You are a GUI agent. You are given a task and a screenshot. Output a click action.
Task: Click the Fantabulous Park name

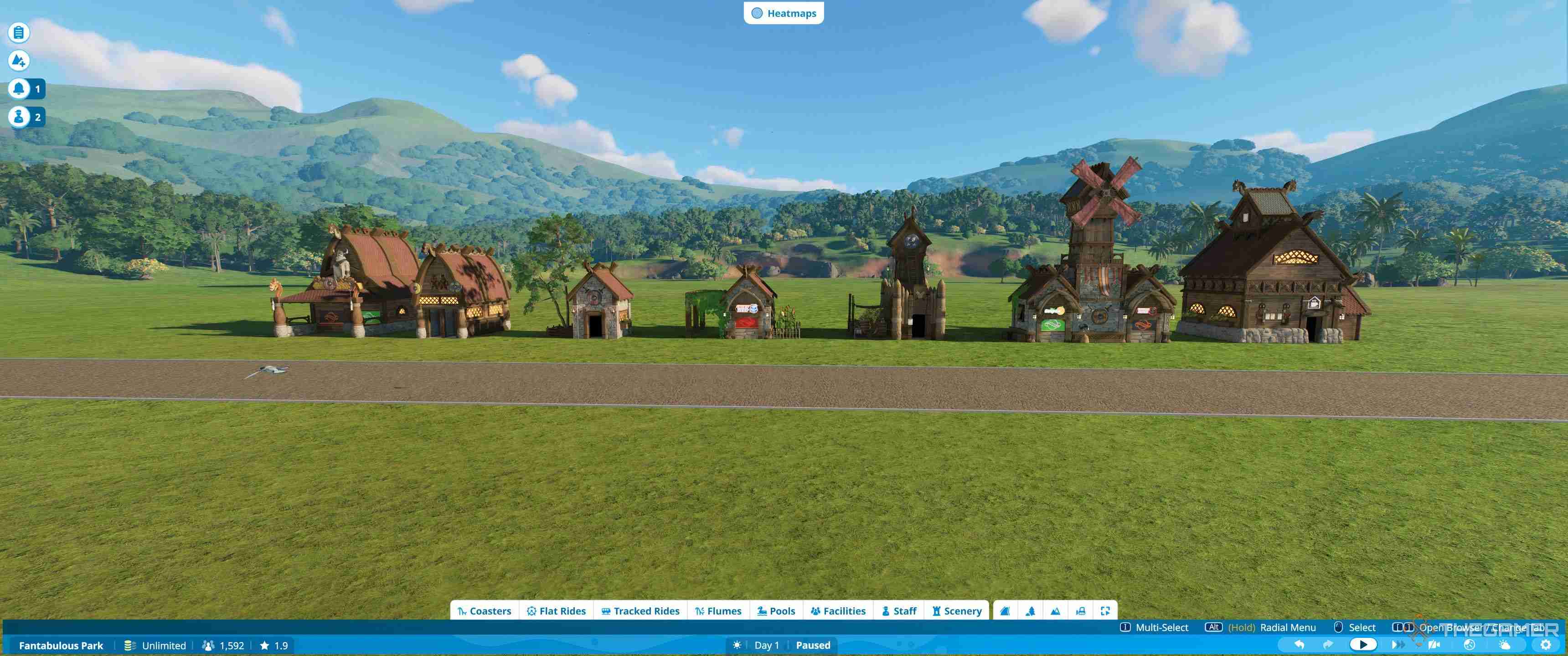[61, 645]
